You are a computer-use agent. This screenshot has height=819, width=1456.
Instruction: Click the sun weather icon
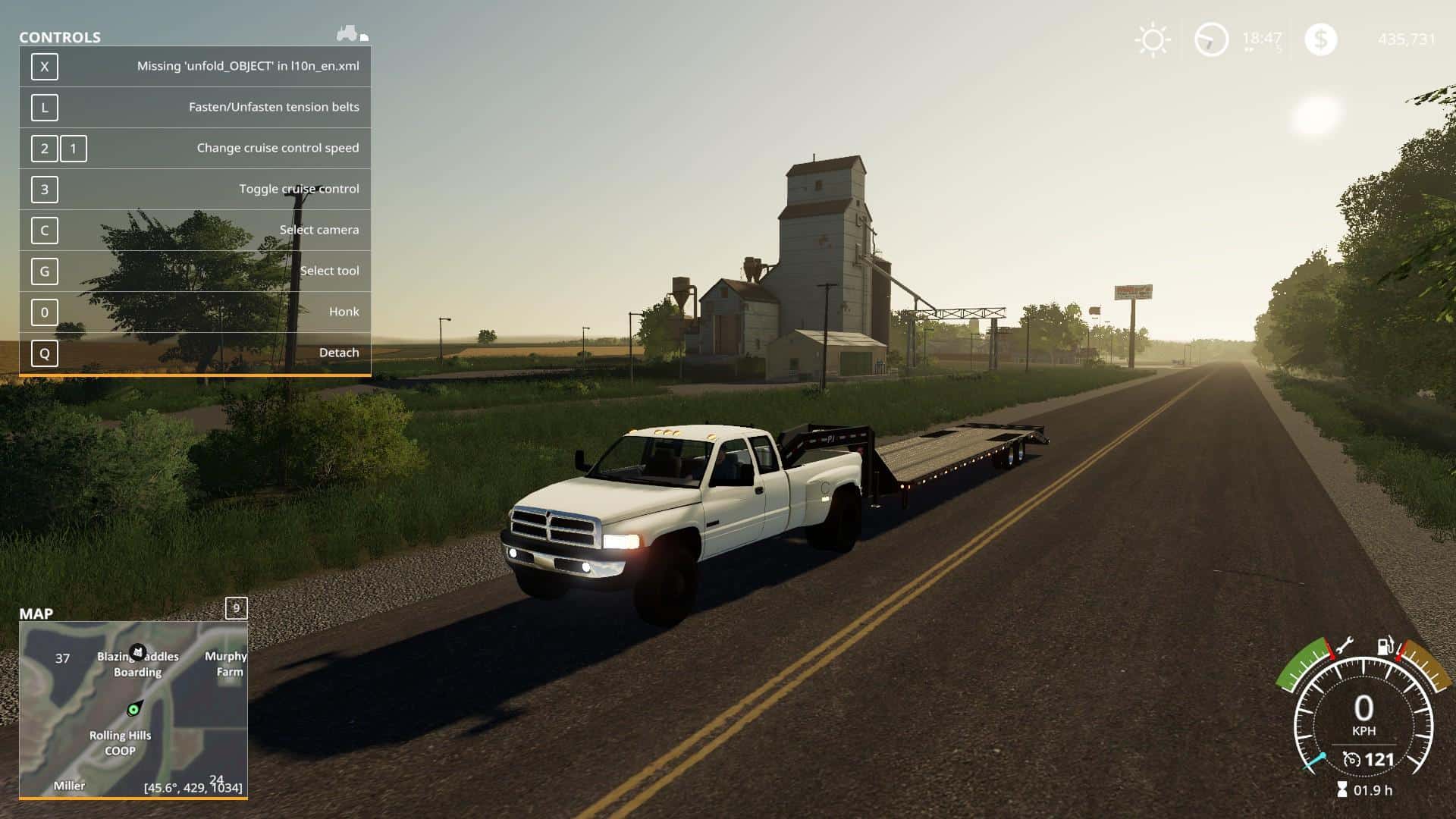click(x=1153, y=39)
